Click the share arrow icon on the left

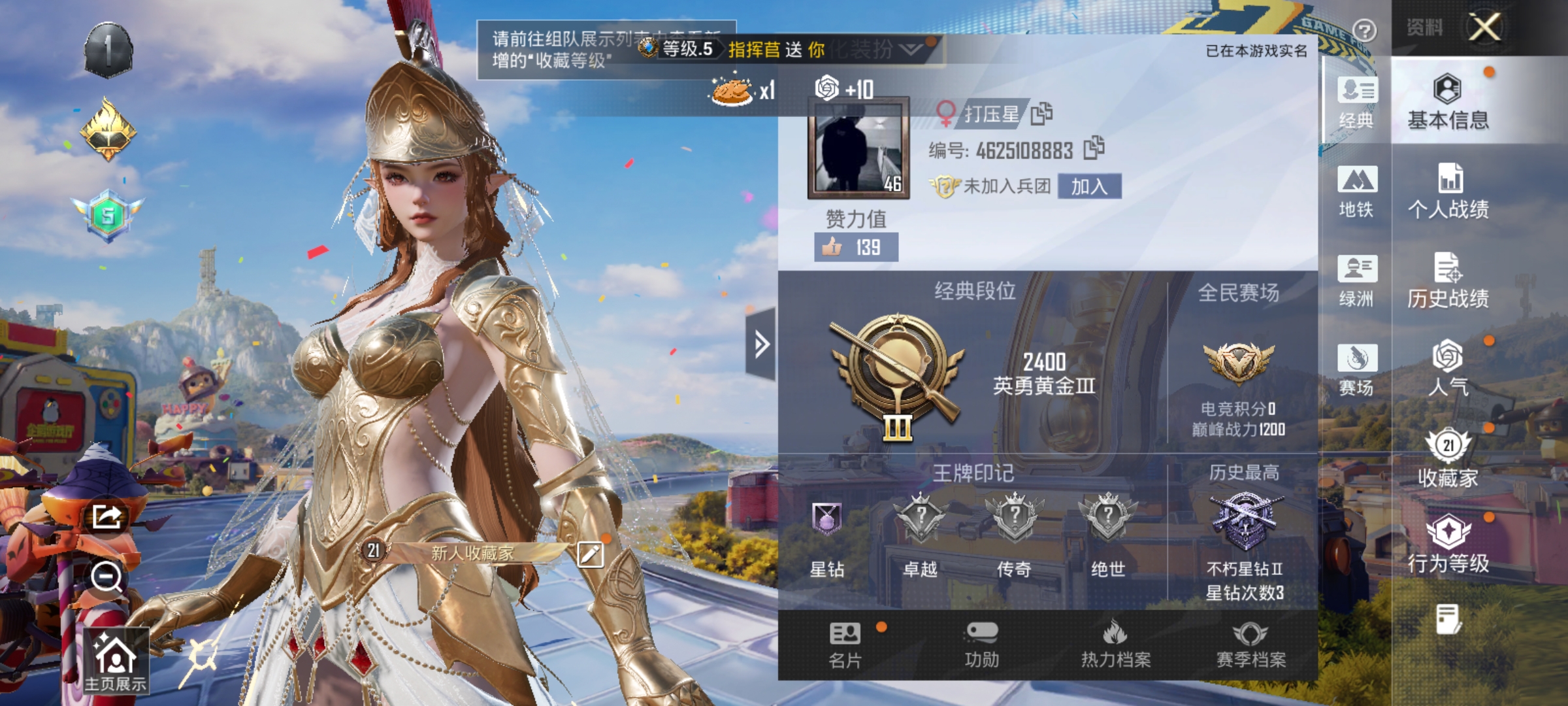(x=106, y=516)
